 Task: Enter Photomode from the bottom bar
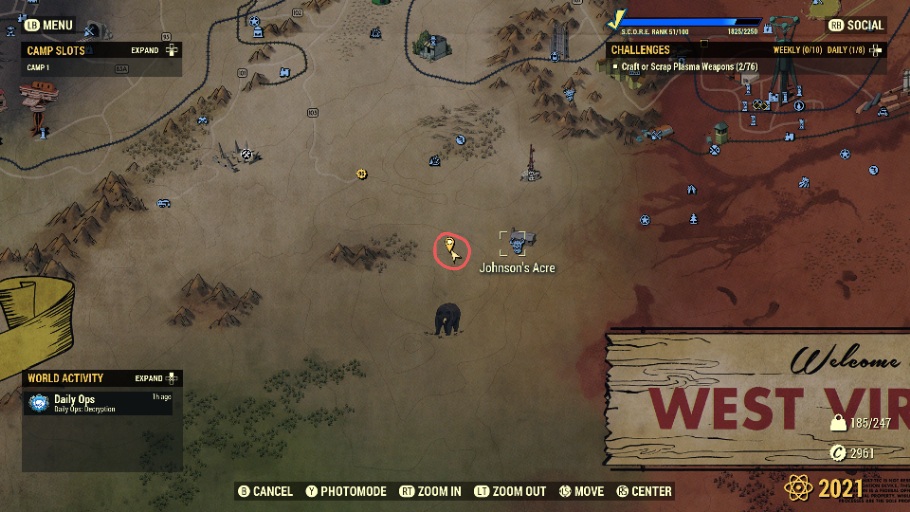[x=345, y=491]
